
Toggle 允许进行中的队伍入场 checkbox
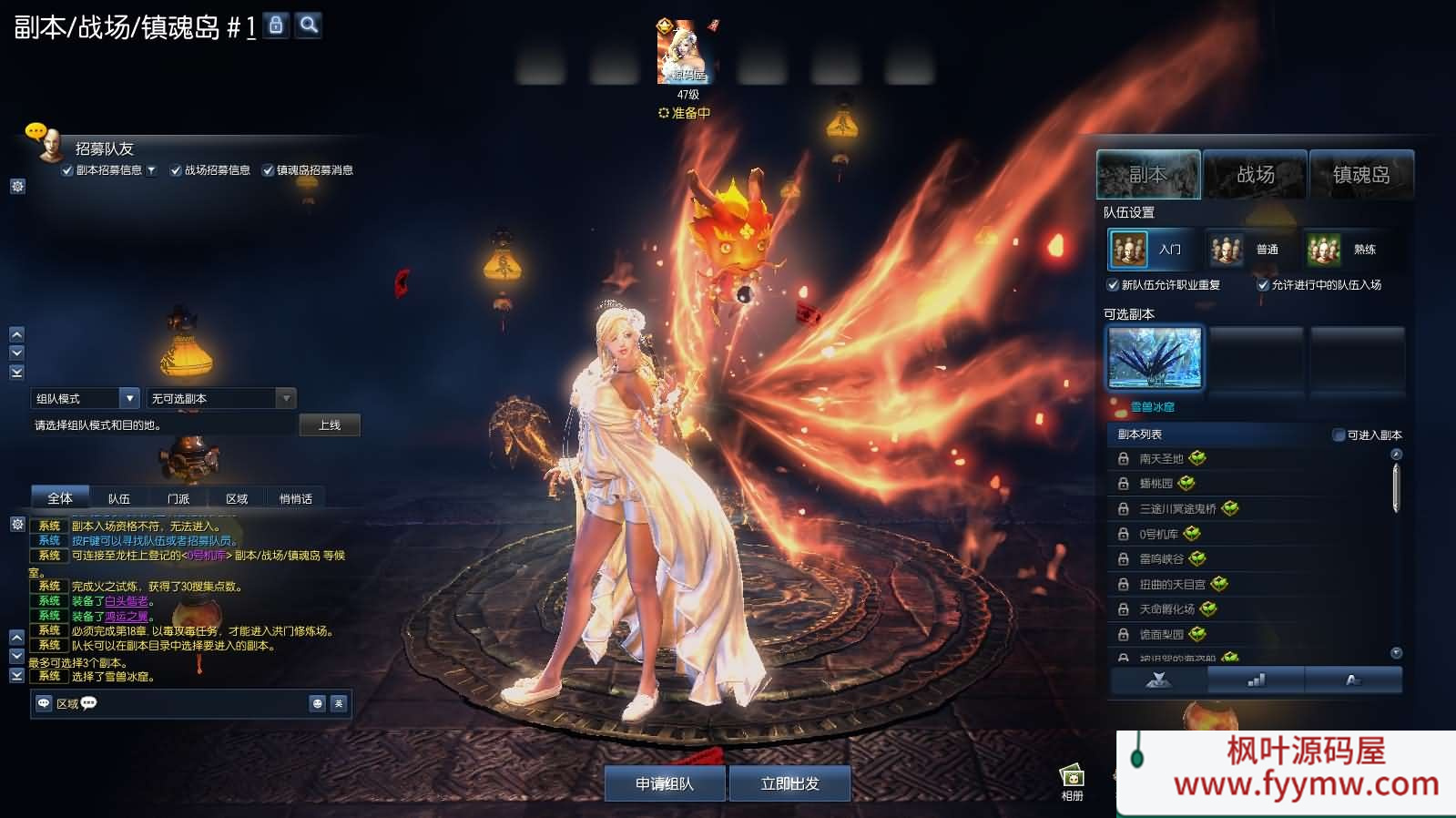point(1263,285)
